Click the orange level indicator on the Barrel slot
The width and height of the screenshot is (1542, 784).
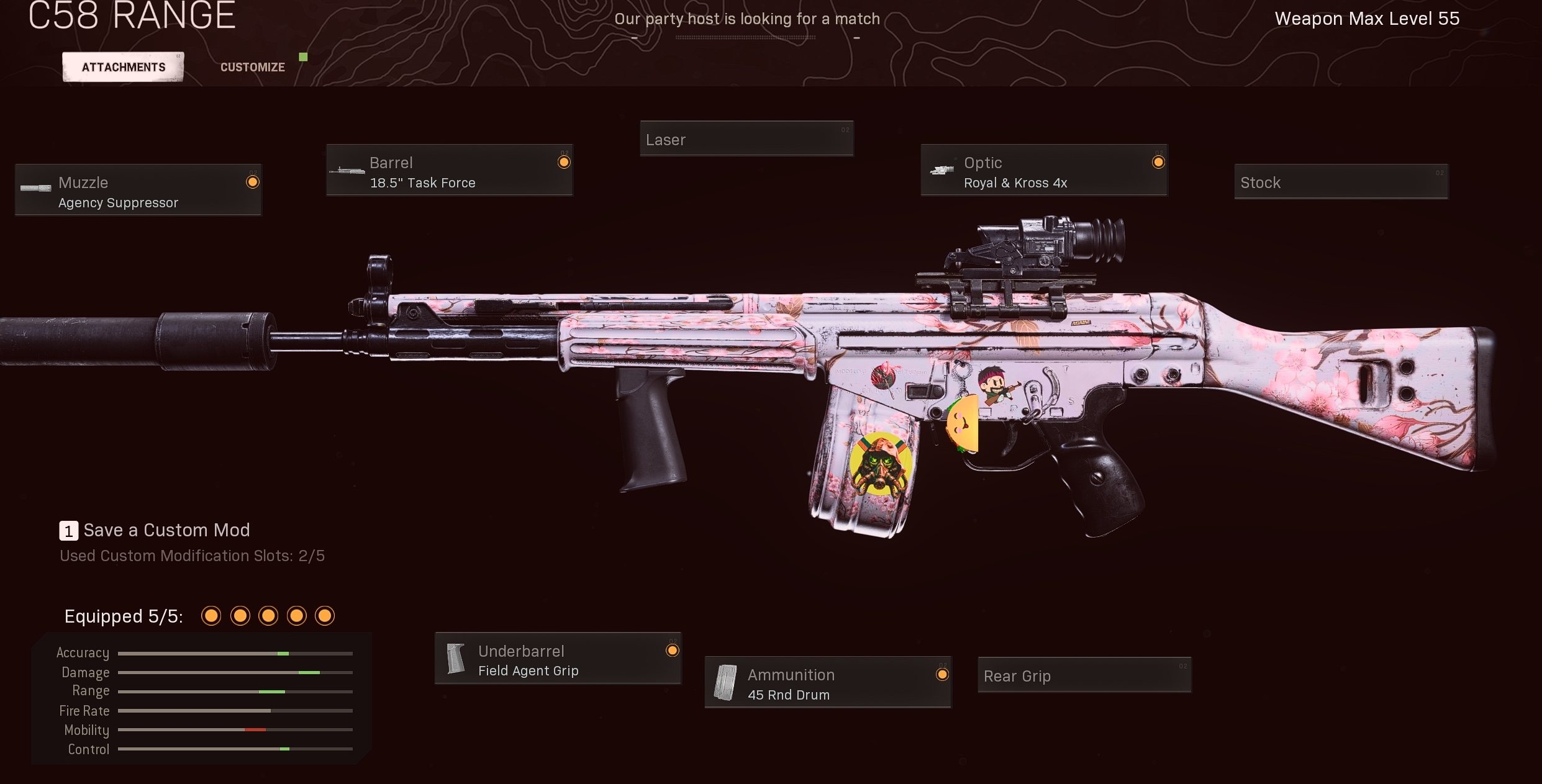pos(564,161)
